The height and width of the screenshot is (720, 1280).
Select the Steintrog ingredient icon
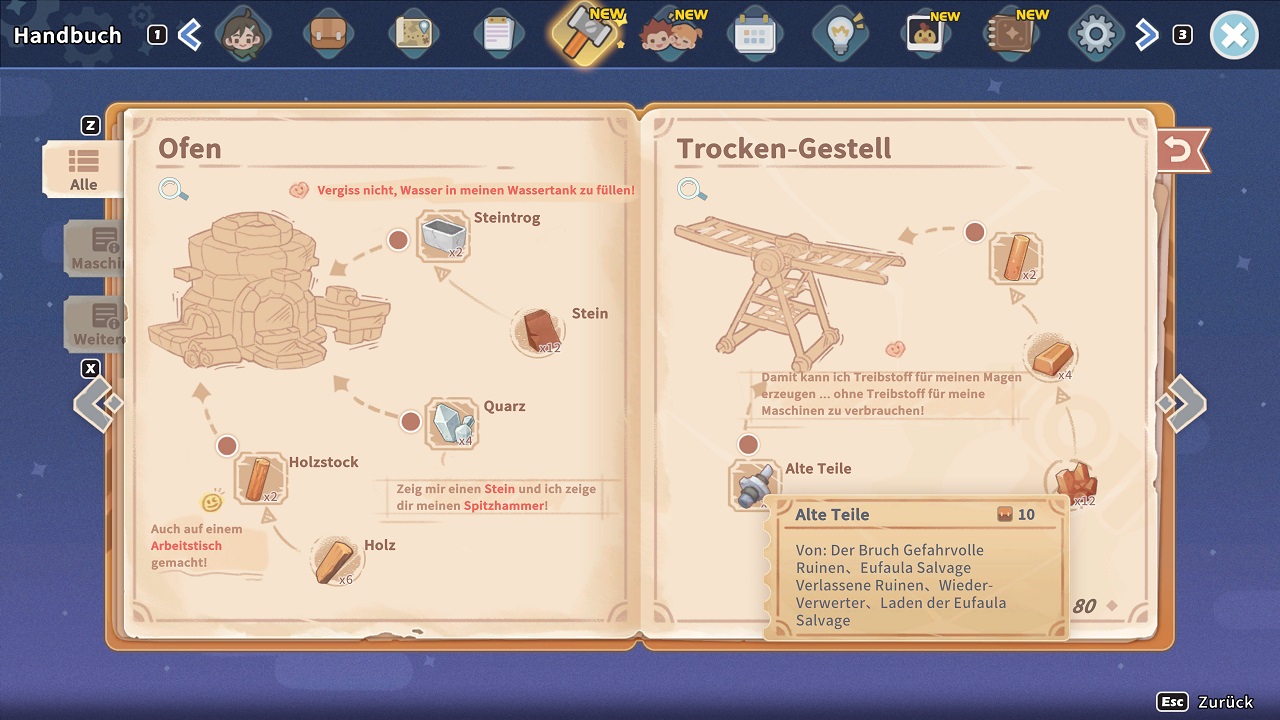(x=443, y=236)
